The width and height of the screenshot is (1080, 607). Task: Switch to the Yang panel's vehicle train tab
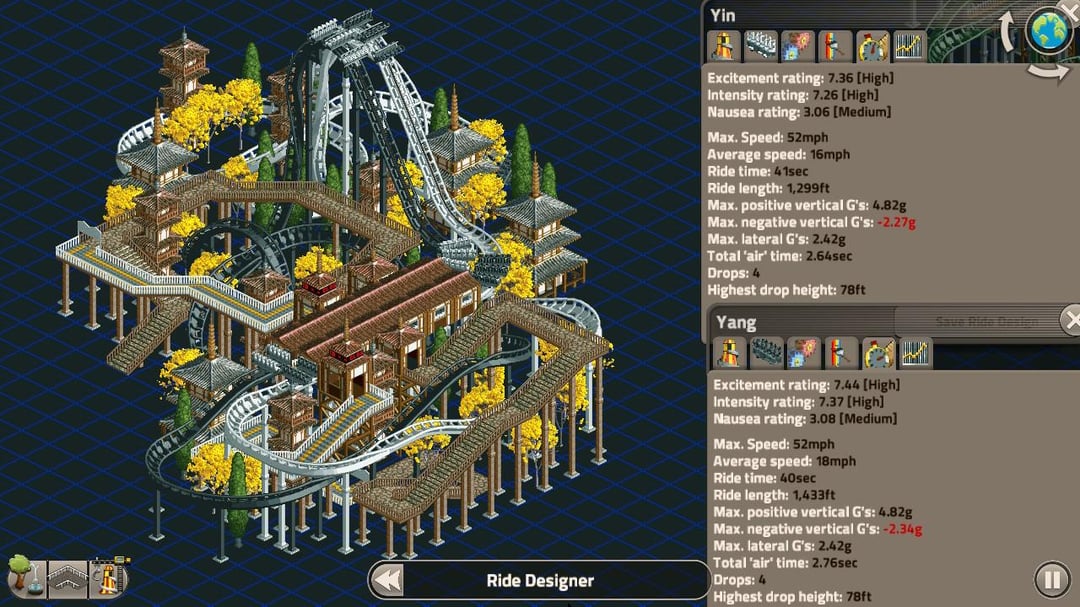pos(766,353)
